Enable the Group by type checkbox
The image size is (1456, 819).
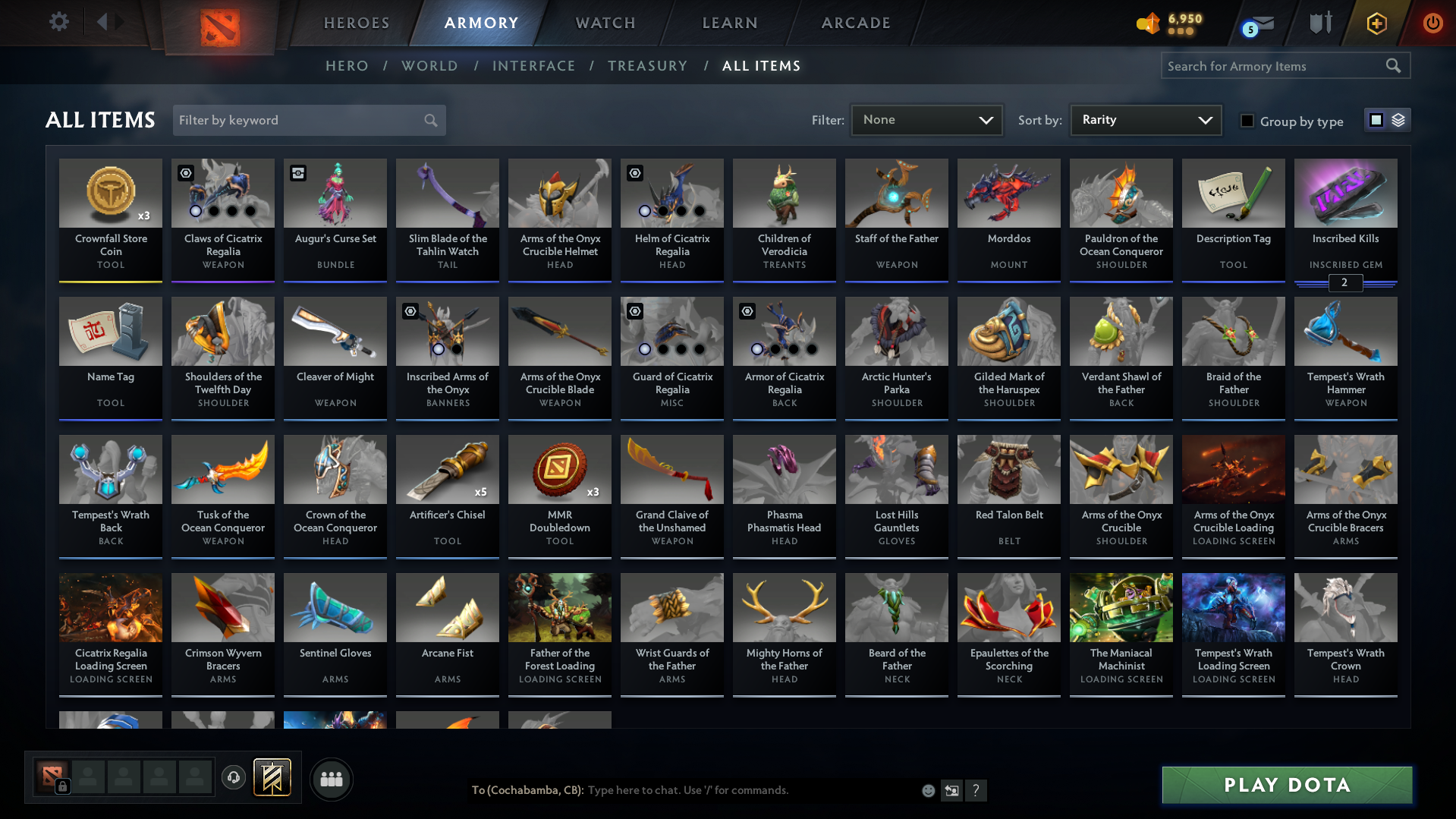coord(1247,120)
